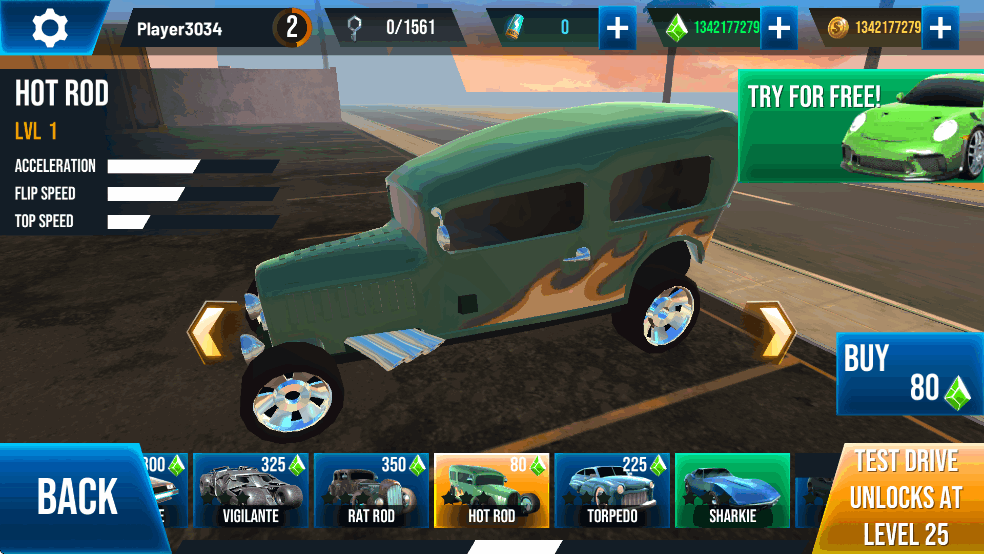This screenshot has height=554, width=984.
Task: Open the Try For Free car offer
Action: click(860, 126)
